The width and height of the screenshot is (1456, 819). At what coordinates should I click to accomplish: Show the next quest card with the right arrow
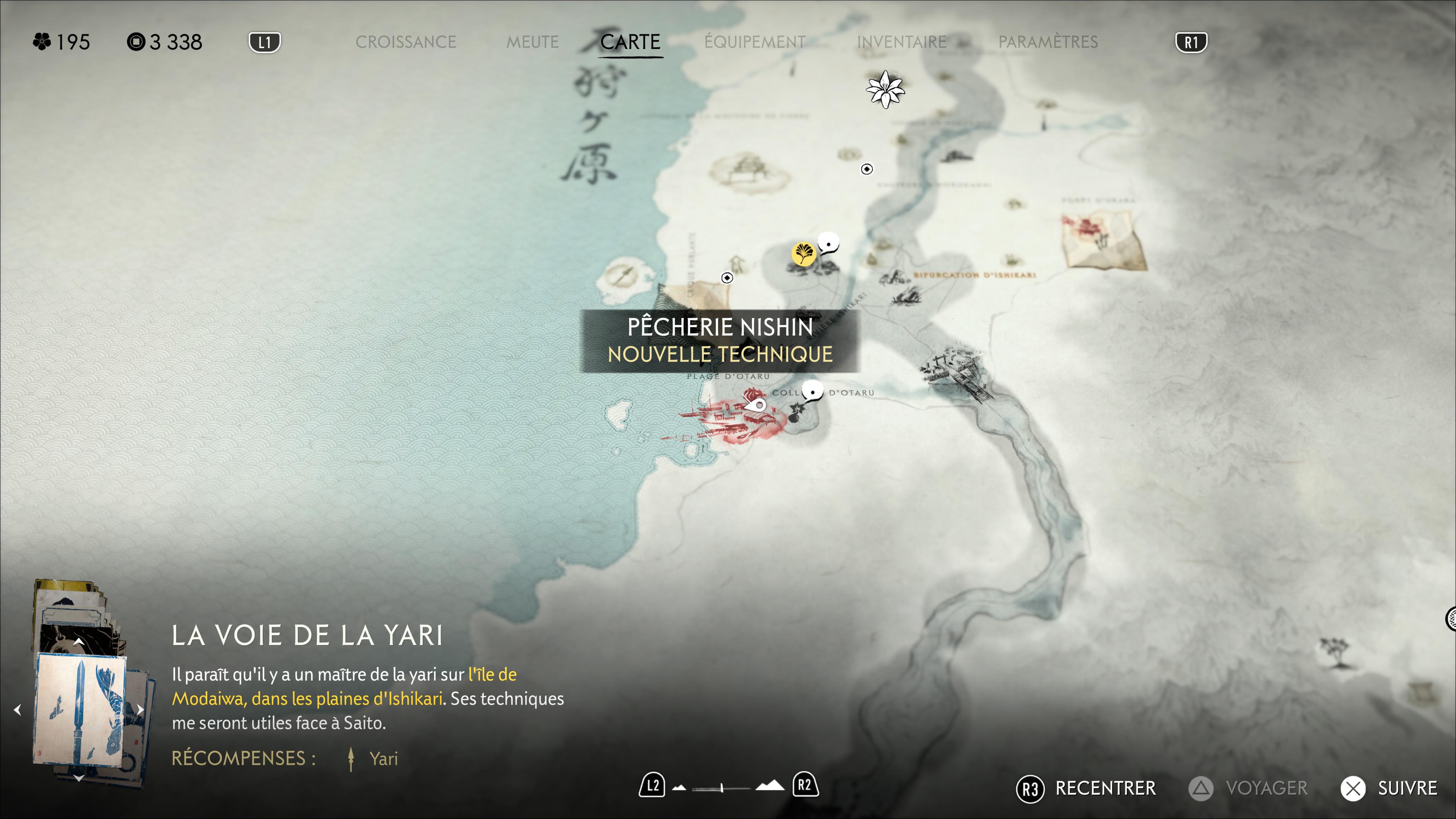[x=140, y=709]
